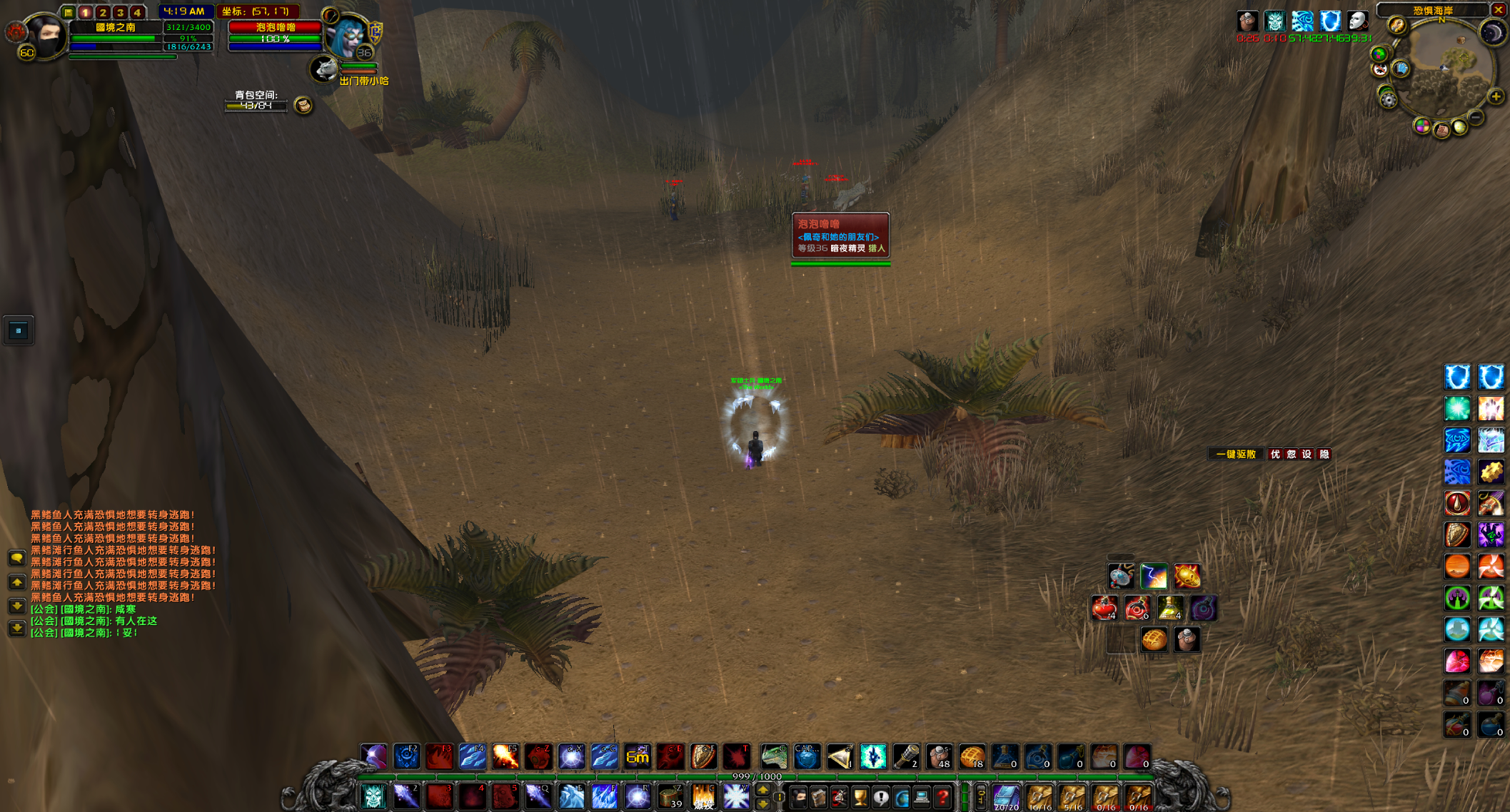Close the minimap with the red X
The image size is (1510, 812).
pyautogui.click(x=1498, y=9)
